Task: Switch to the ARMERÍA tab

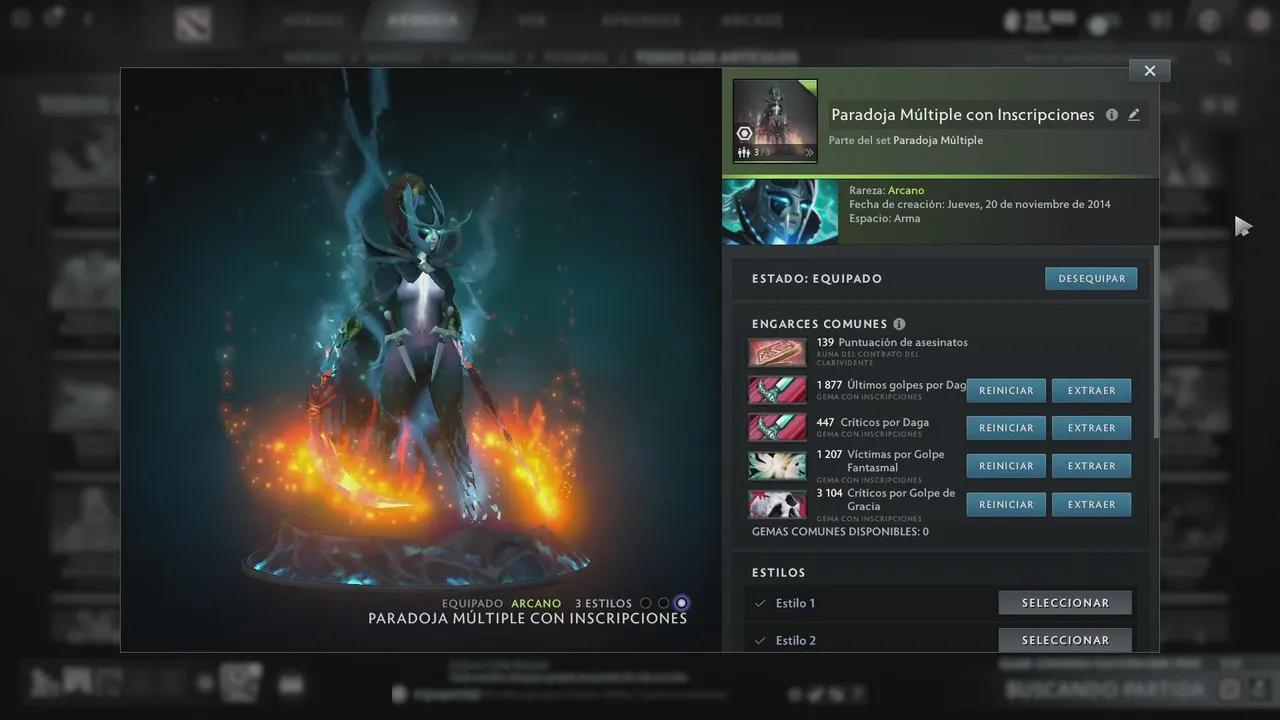Action: [420, 20]
